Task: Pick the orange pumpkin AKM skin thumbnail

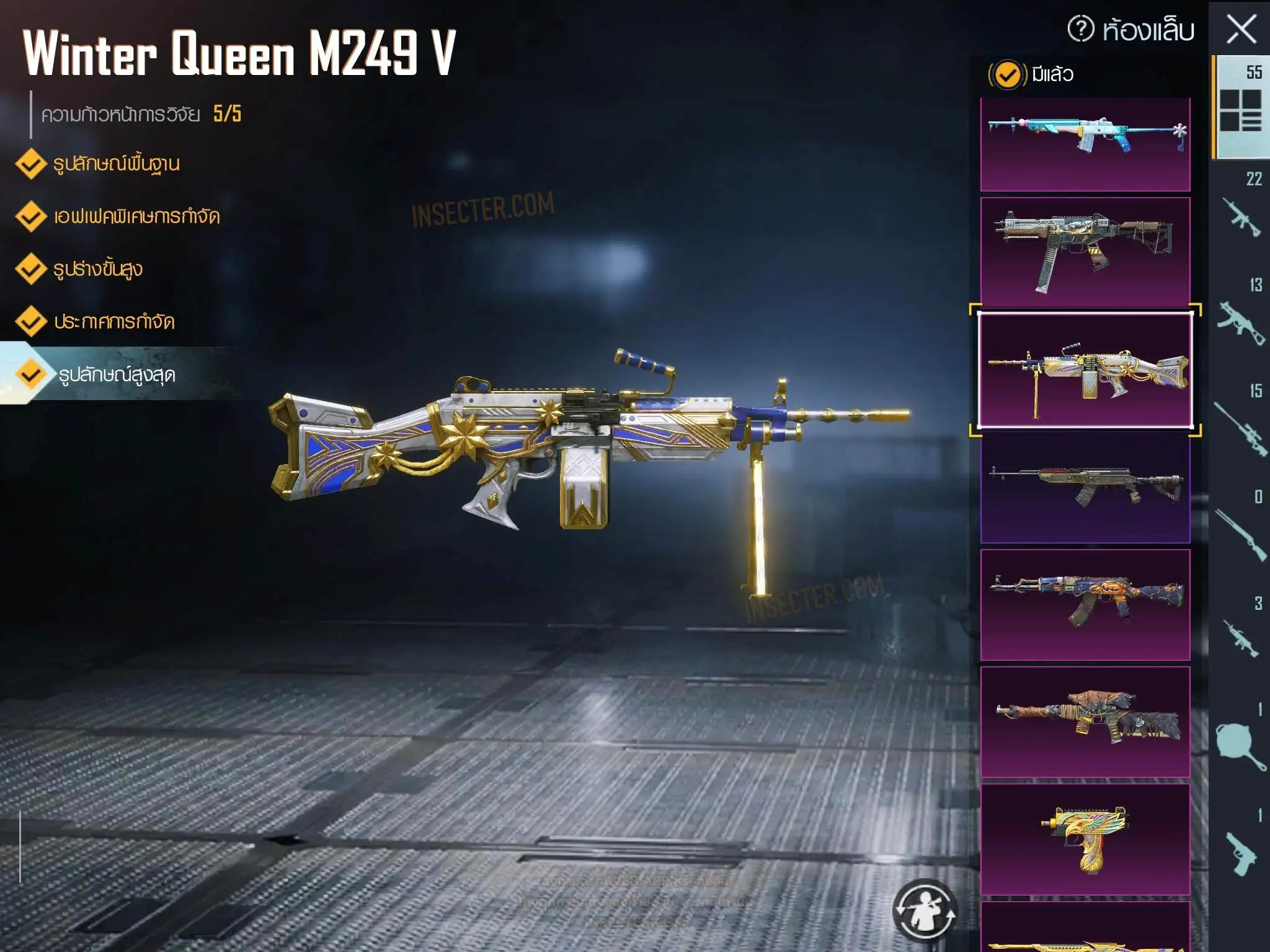Action: click(1085, 604)
